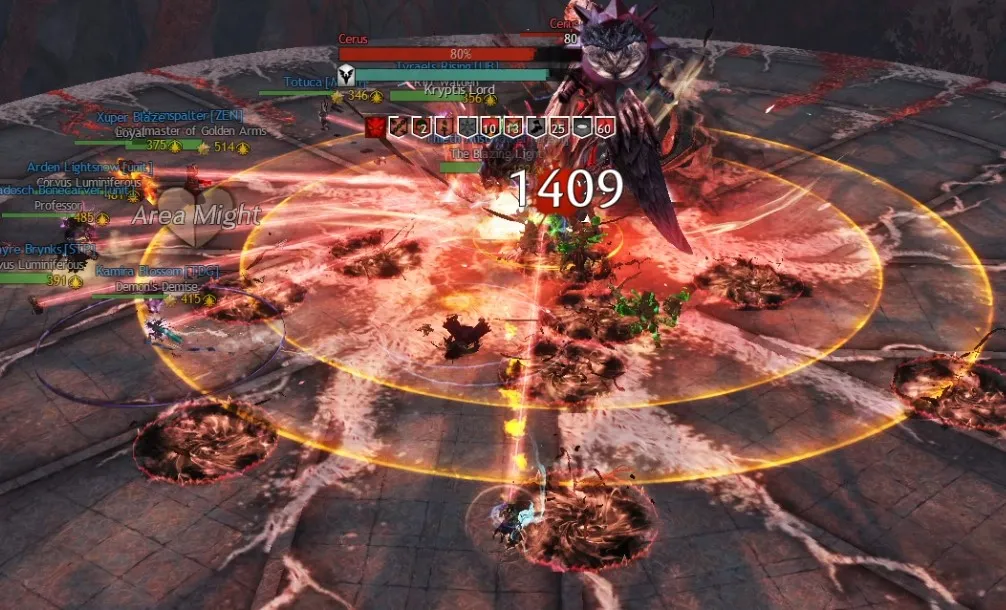Select the condition icon showing 60 stacks
Screen dimensions: 1006x610
coord(603,126)
